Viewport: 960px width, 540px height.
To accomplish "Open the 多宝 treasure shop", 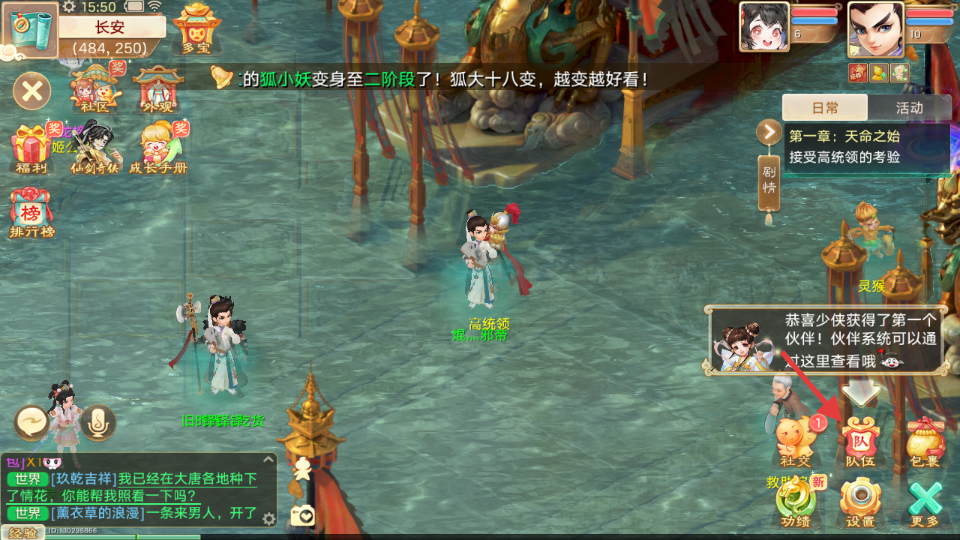I will (196, 28).
